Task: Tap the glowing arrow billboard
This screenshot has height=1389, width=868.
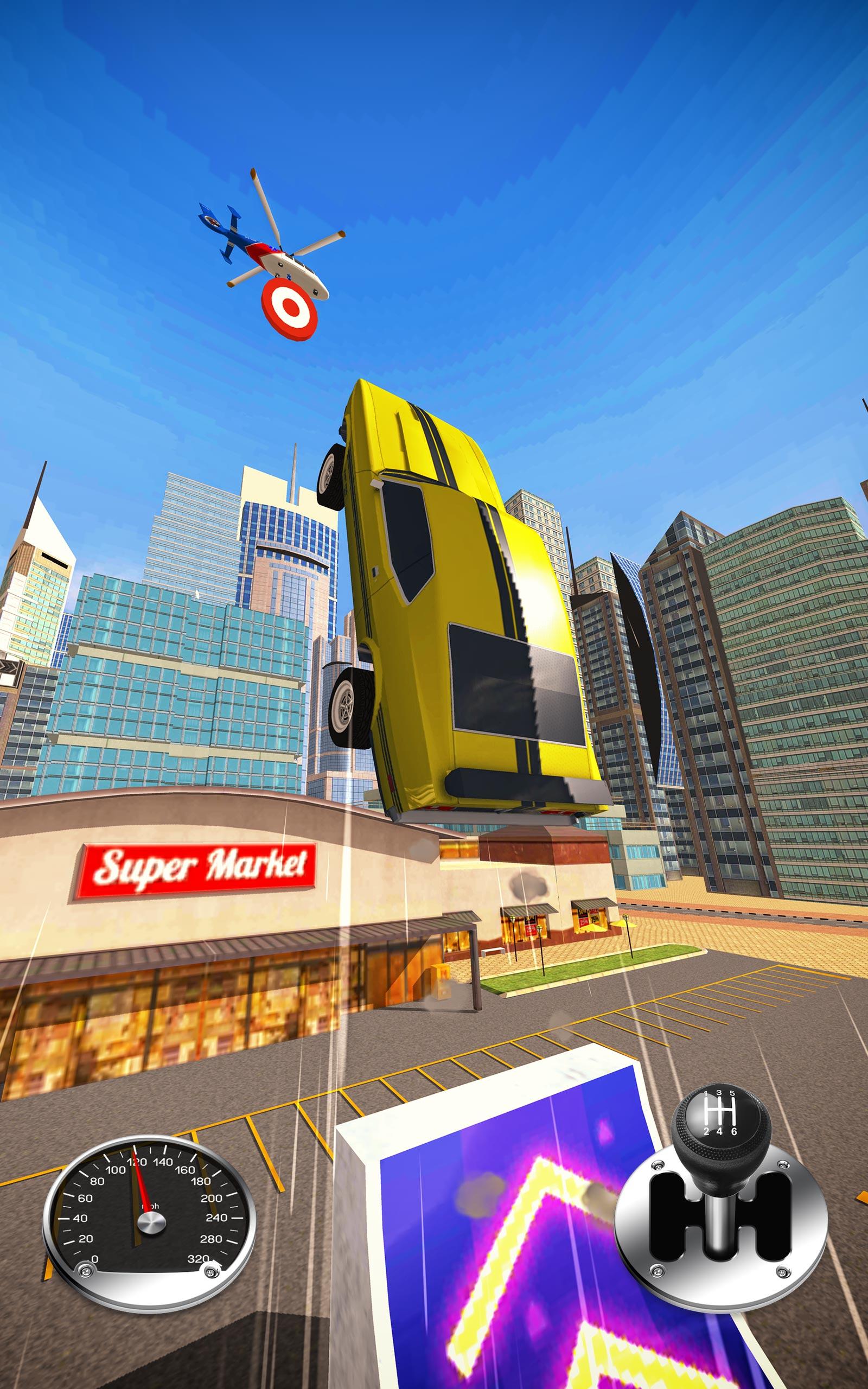Action: click(x=505, y=1234)
